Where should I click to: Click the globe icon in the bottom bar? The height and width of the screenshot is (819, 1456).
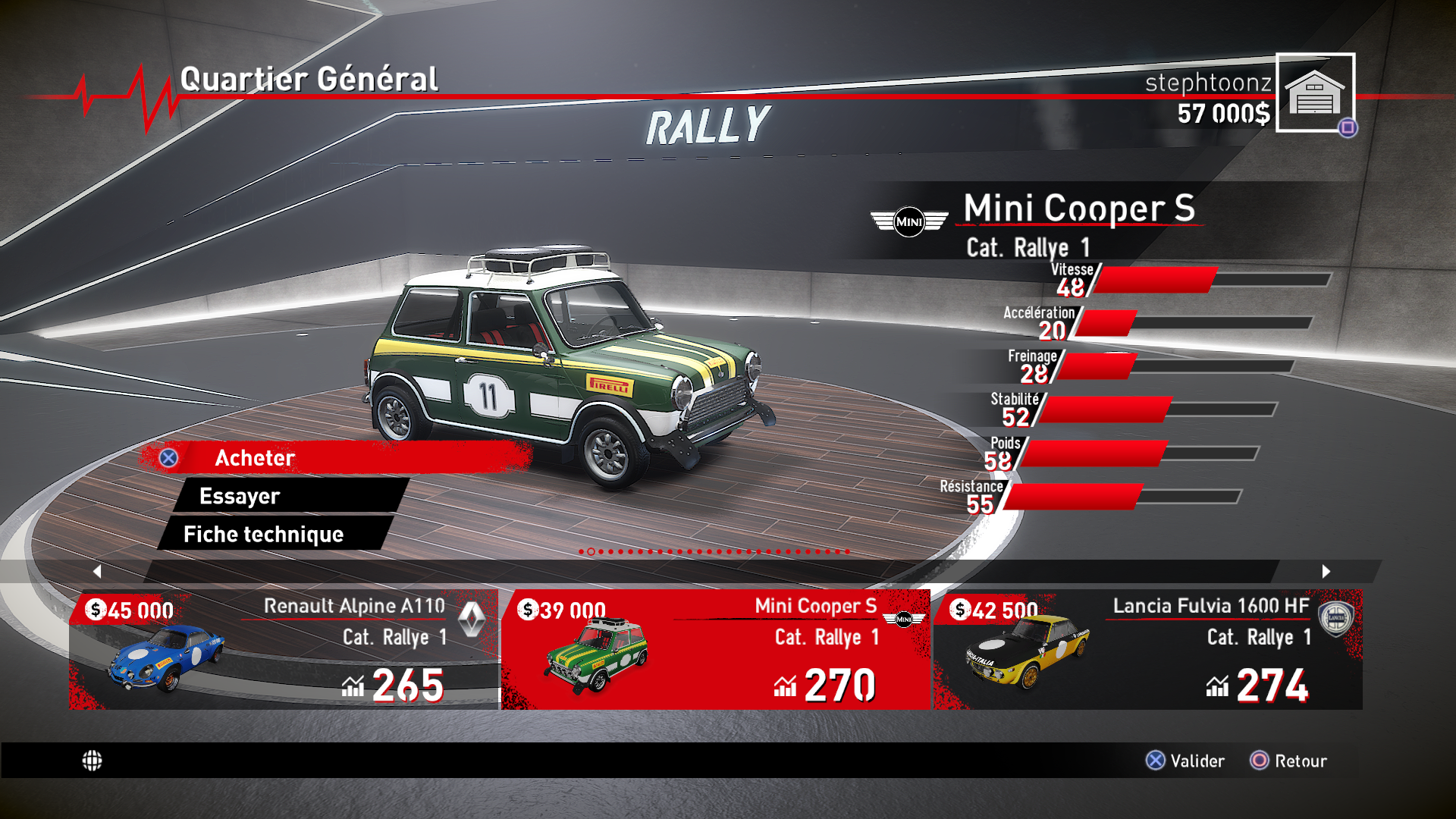[92, 761]
